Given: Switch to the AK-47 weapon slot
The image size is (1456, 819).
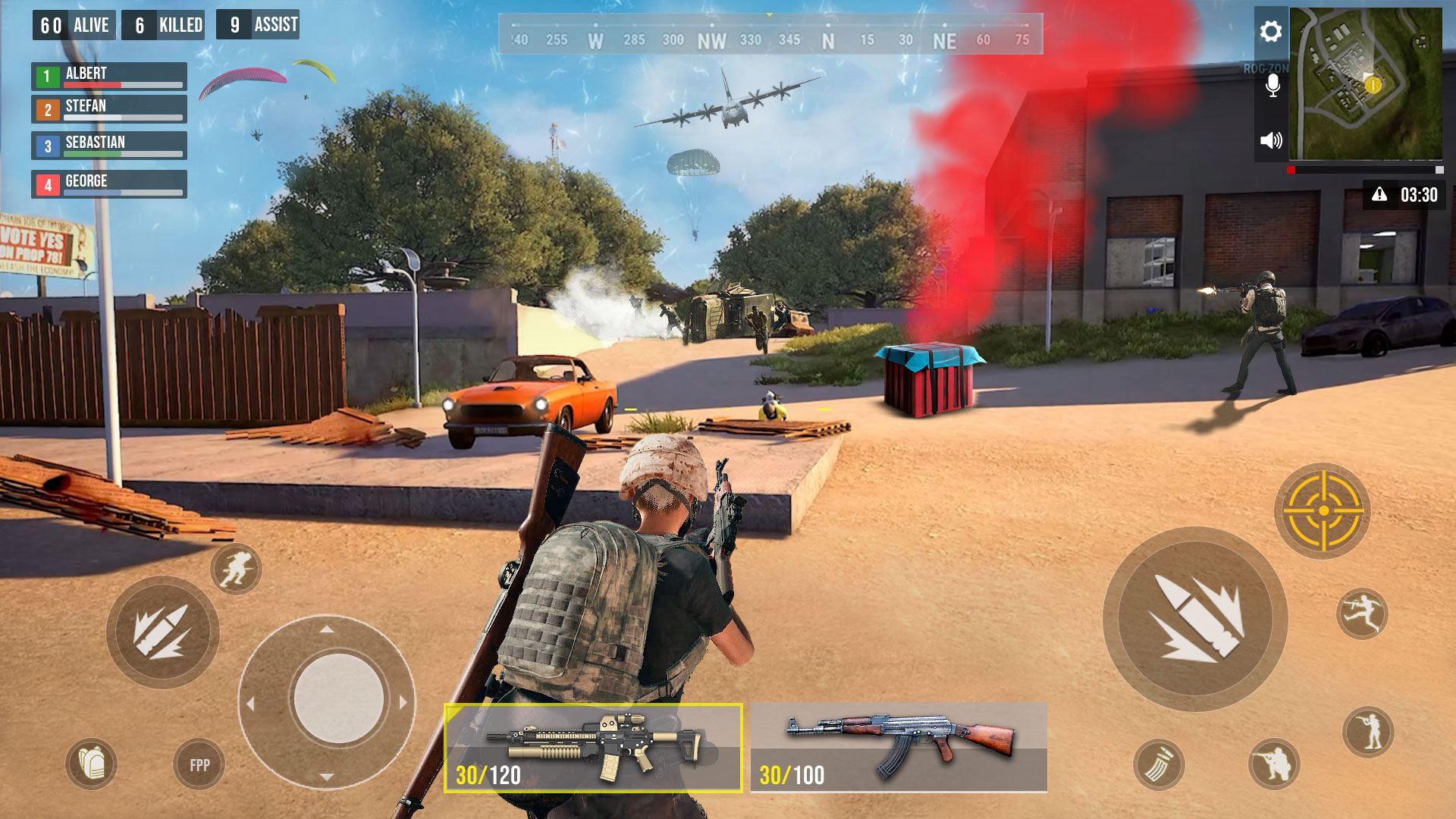Looking at the screenshot, I should click(x=899, y=748).
